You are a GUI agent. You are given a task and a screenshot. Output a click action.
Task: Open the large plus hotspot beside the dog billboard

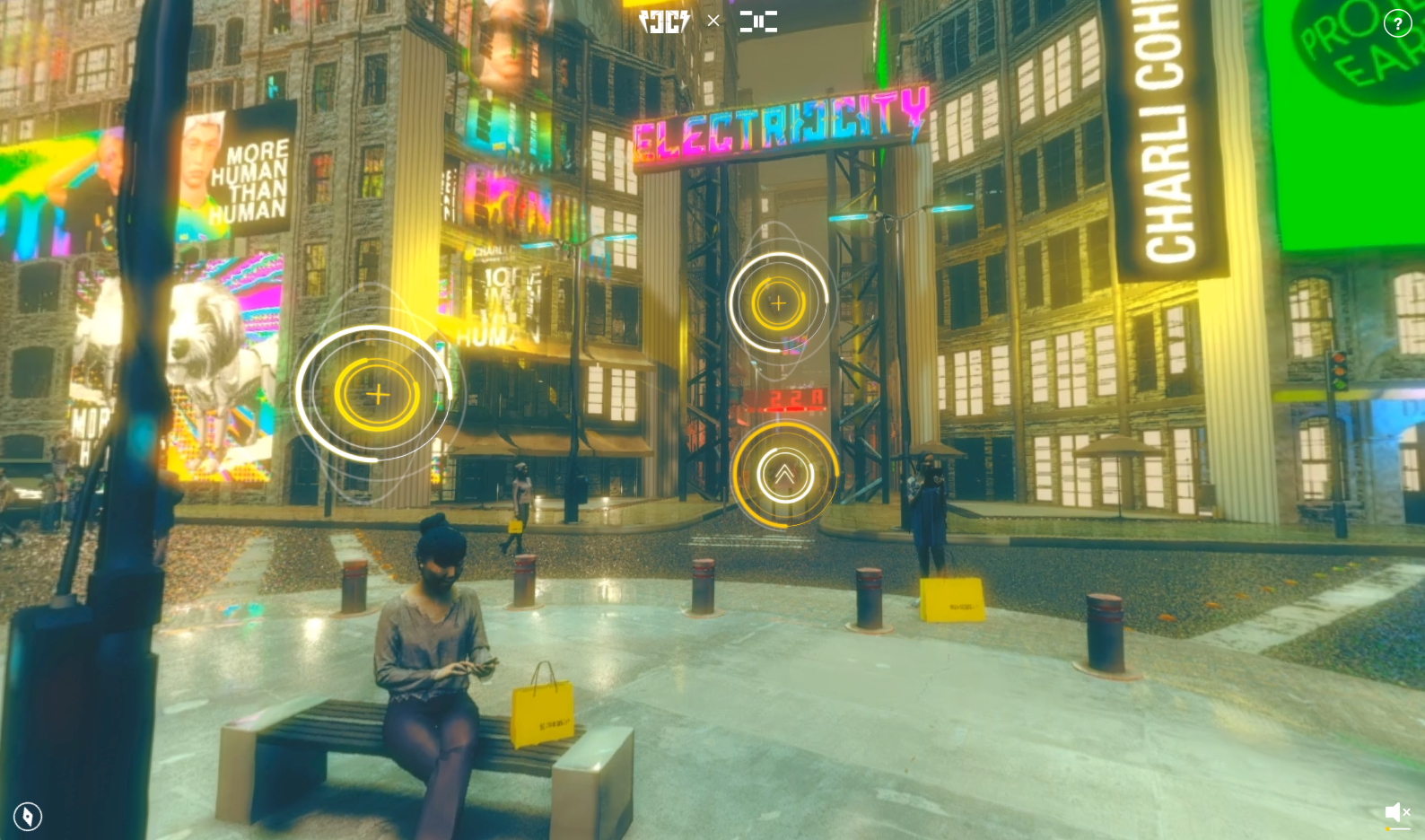click(378, 394)
